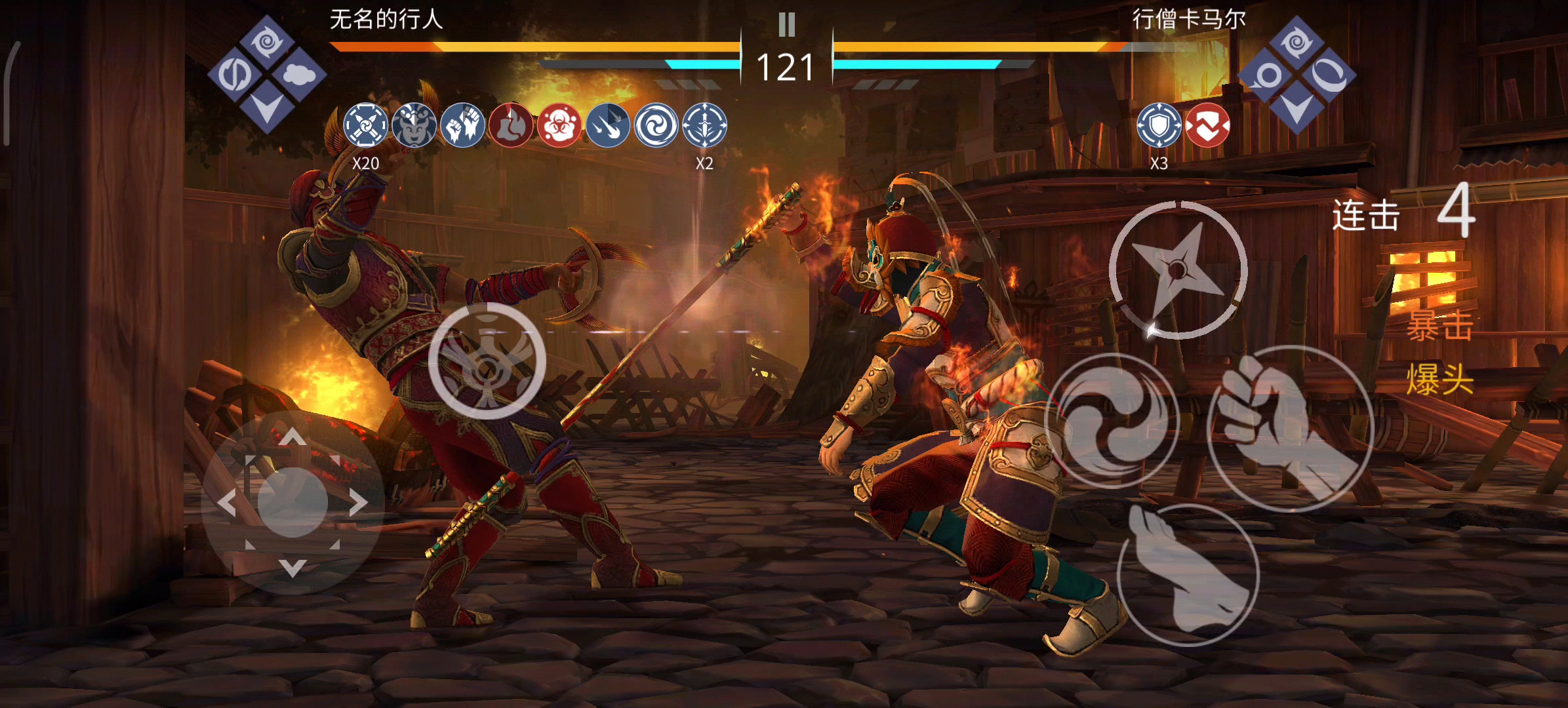The height and width of the screenshot is (708, 1568).
Task: Inspect the blue swirl perk icon
Action: (x=656, y=125)
